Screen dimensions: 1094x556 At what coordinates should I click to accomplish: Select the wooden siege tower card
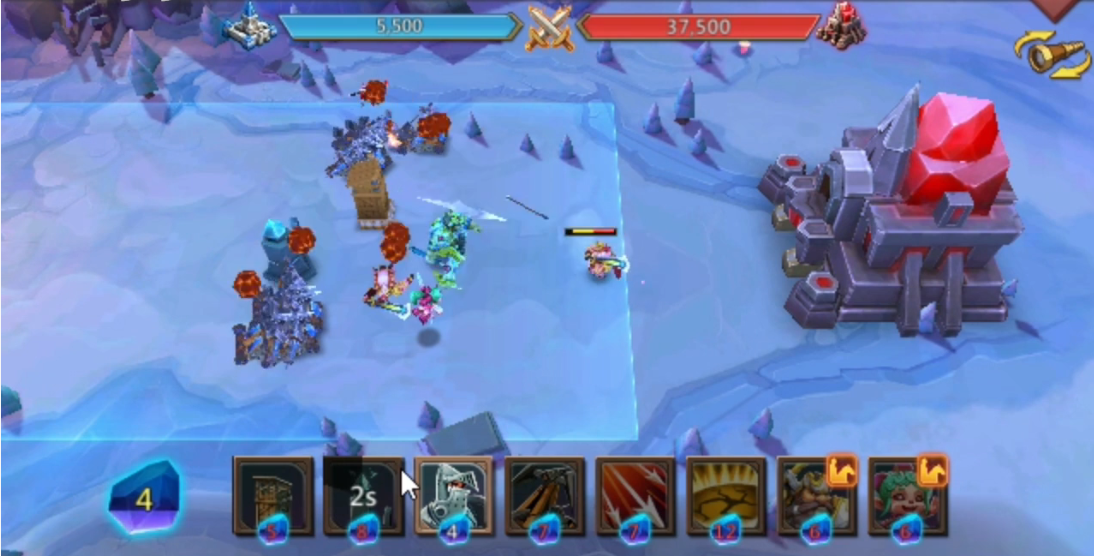[x=273, y=496]
